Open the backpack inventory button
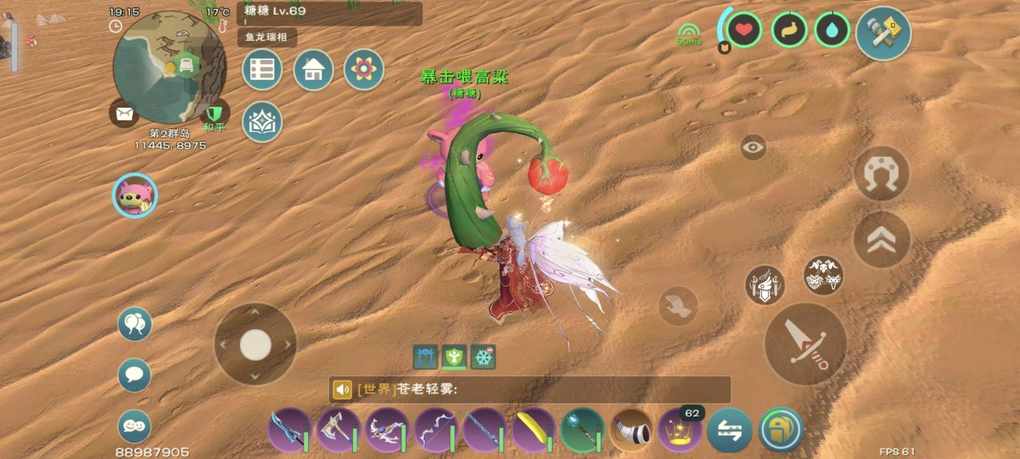1020x459 pixels. tap(780, 430)
